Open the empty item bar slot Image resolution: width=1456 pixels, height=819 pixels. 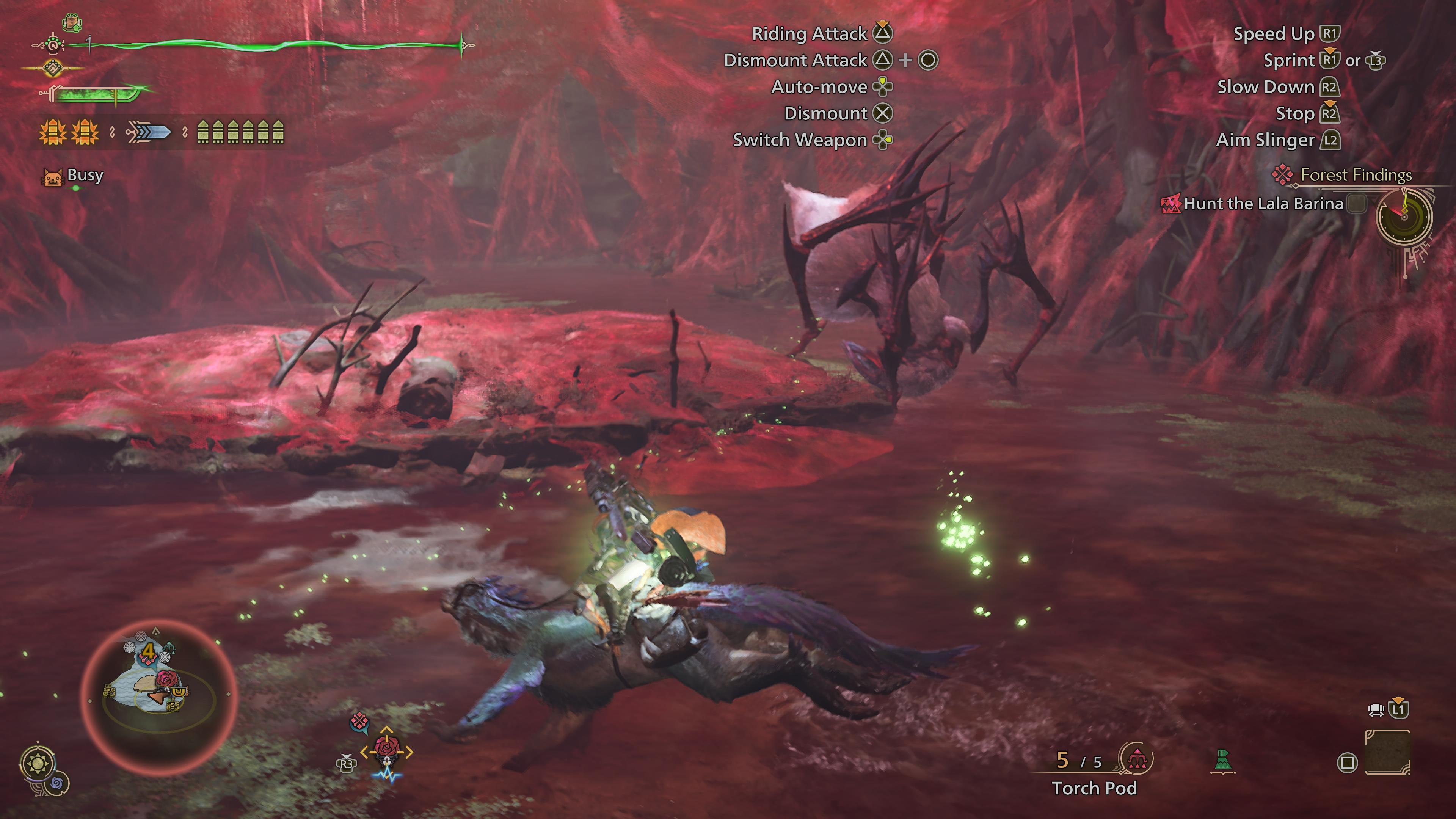[x=1388, y=752]
